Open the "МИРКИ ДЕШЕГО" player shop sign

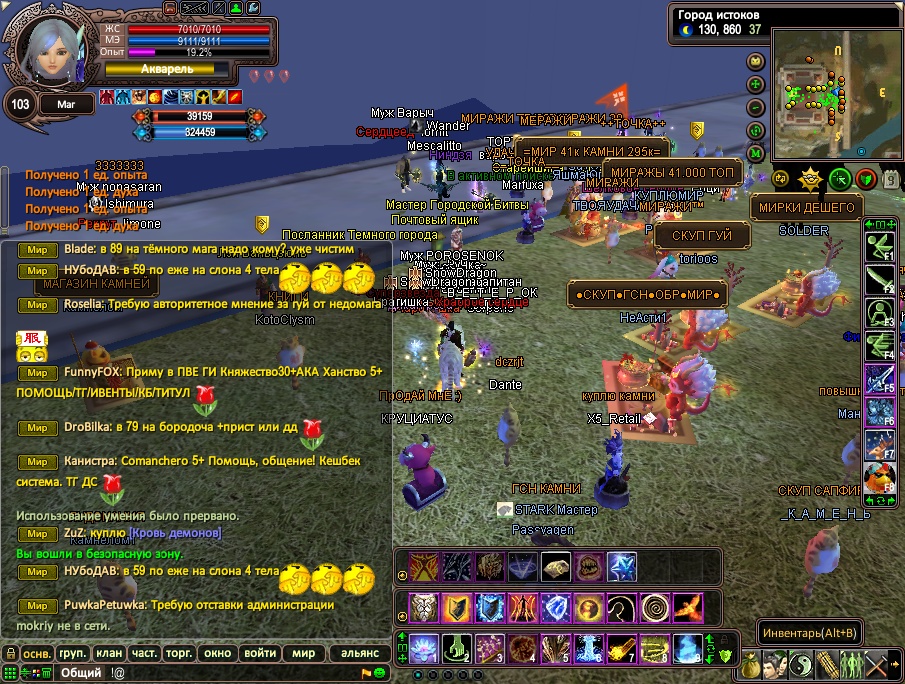pos(806,208)
